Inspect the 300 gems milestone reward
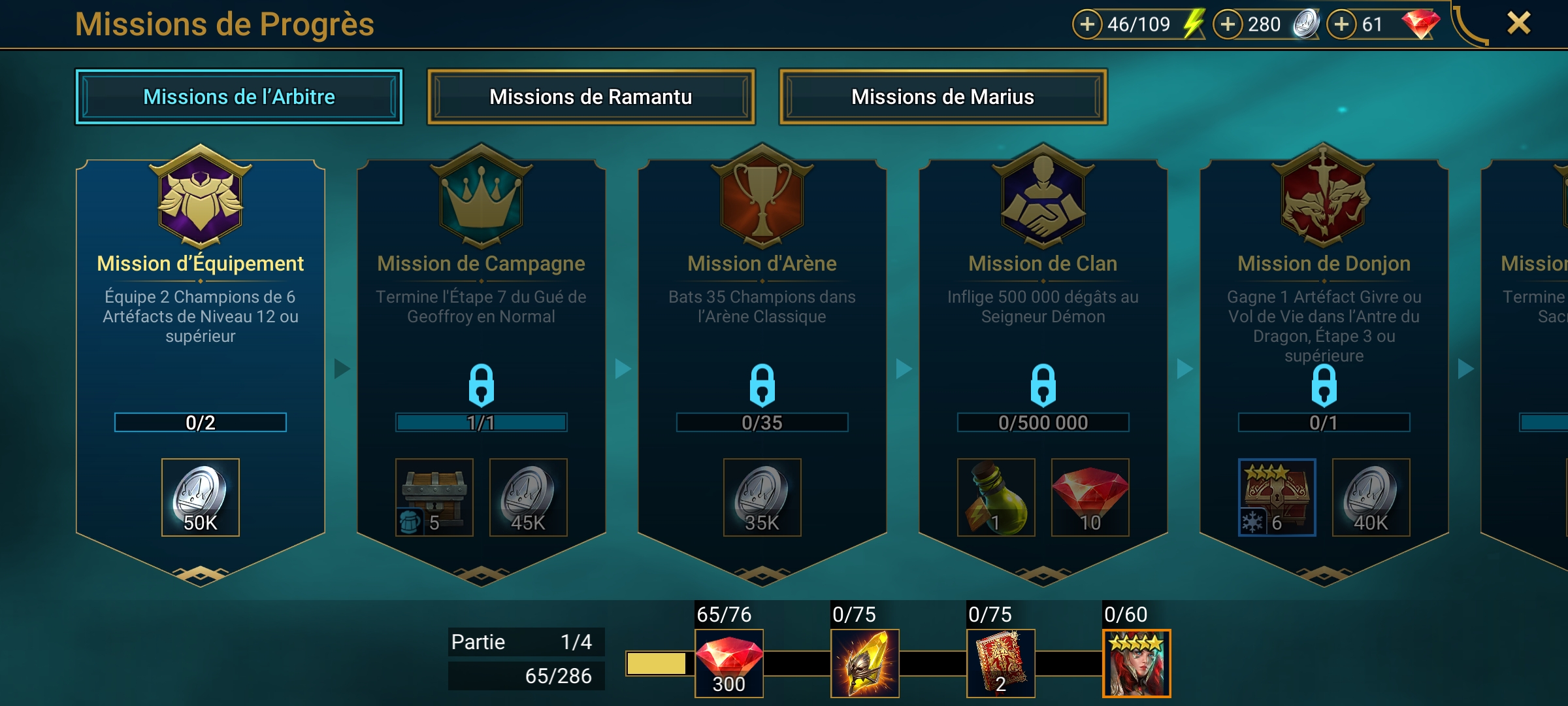This screenshot has width=1568, height=706. (728, 663)
